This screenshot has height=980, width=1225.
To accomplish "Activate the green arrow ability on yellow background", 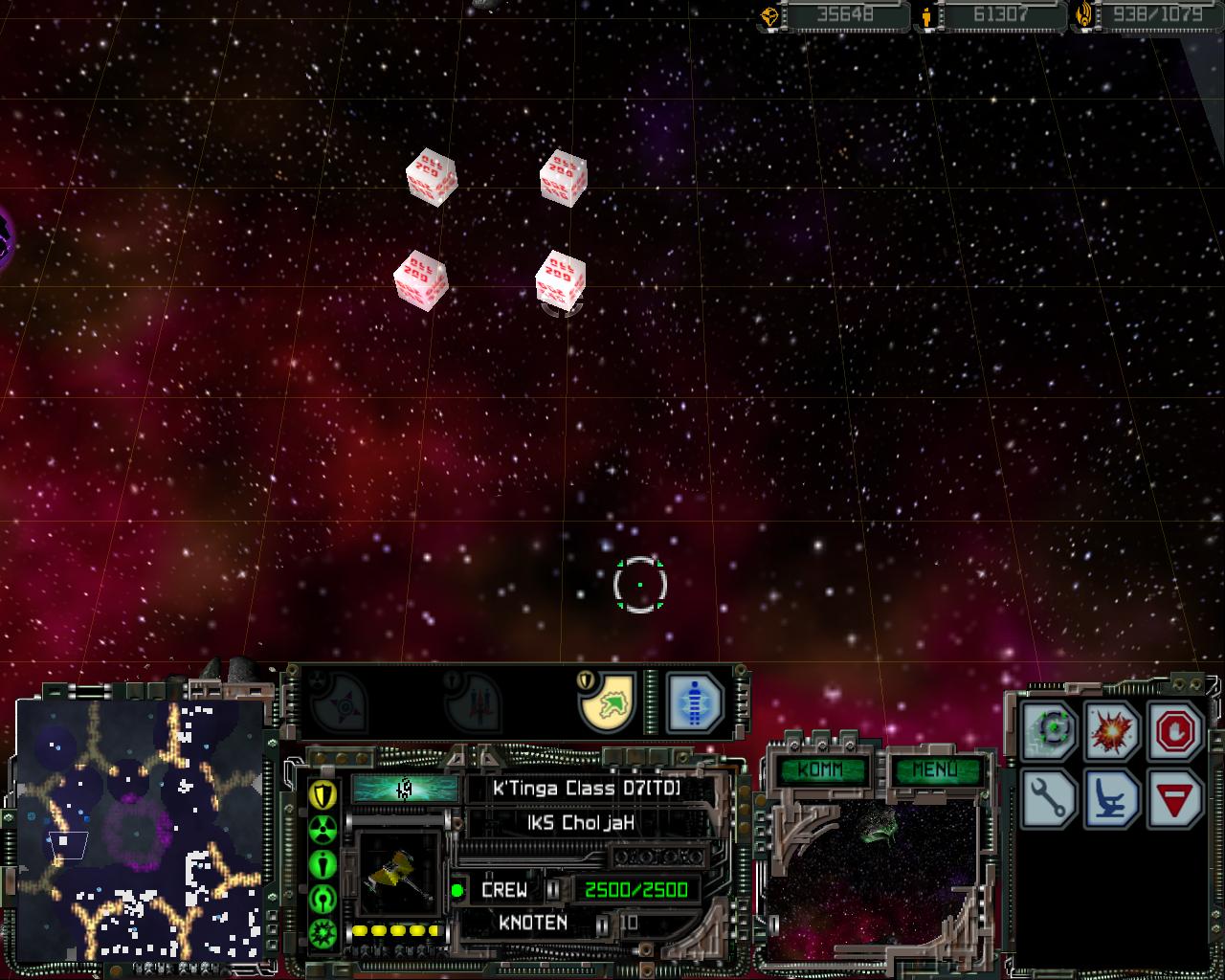I will tap(609, 702).
